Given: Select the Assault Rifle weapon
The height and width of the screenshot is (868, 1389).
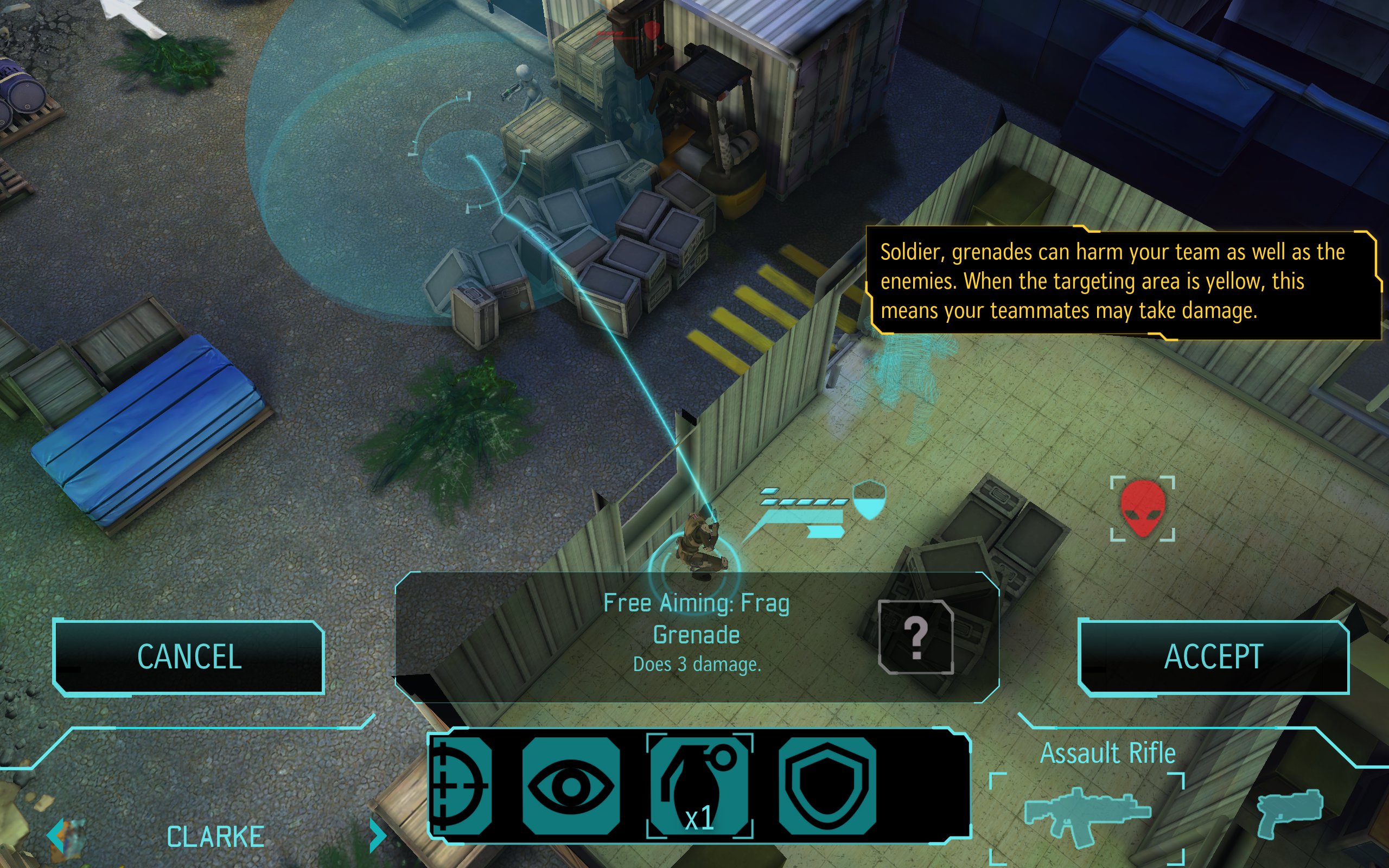Looking at the screenshot, I should point(1087,816).
